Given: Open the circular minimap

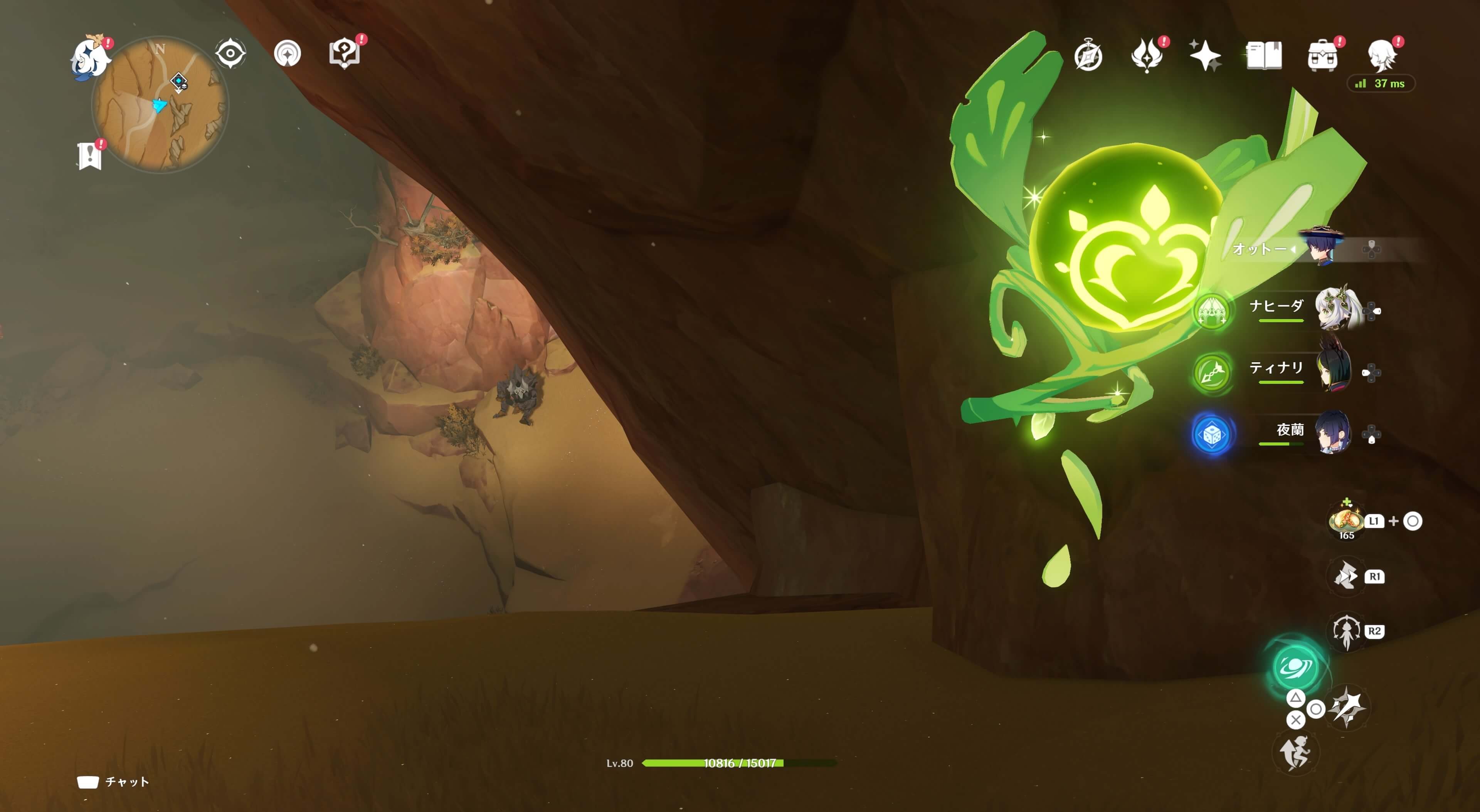Looking at the screenshot, I should pyautogui.click(x=160, y=104).
